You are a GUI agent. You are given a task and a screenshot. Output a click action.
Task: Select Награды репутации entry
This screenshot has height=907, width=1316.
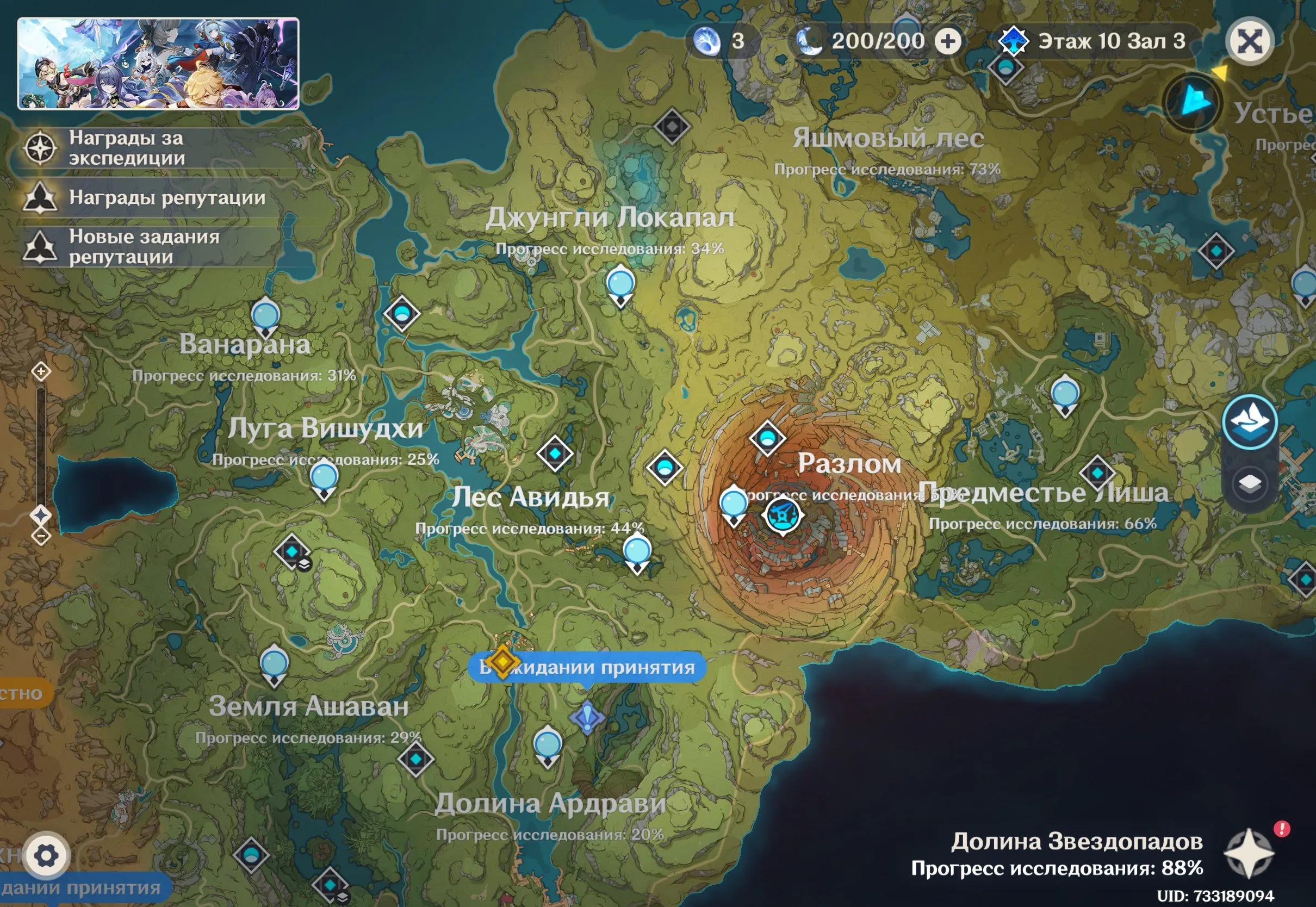(x=166, y=198)
